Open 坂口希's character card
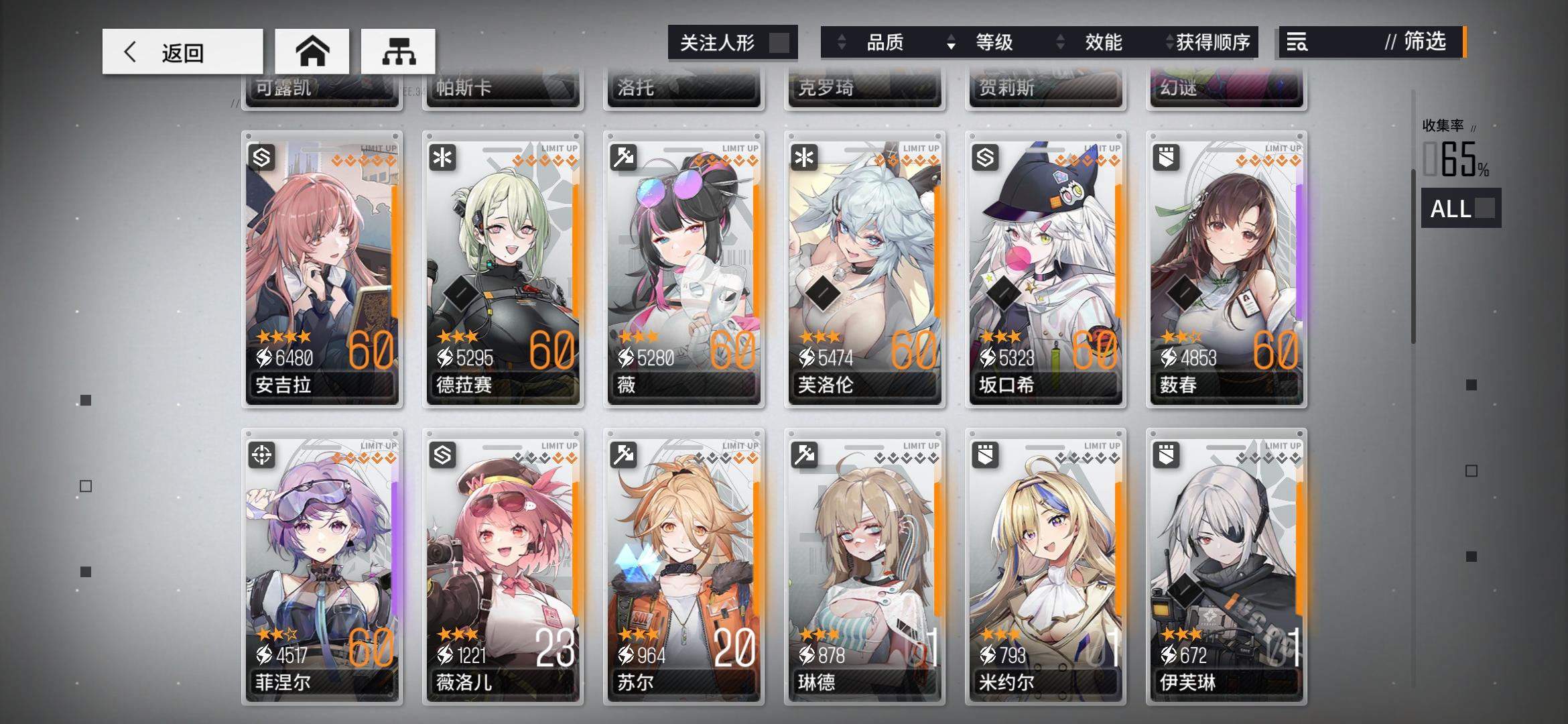 [1045, 268]
